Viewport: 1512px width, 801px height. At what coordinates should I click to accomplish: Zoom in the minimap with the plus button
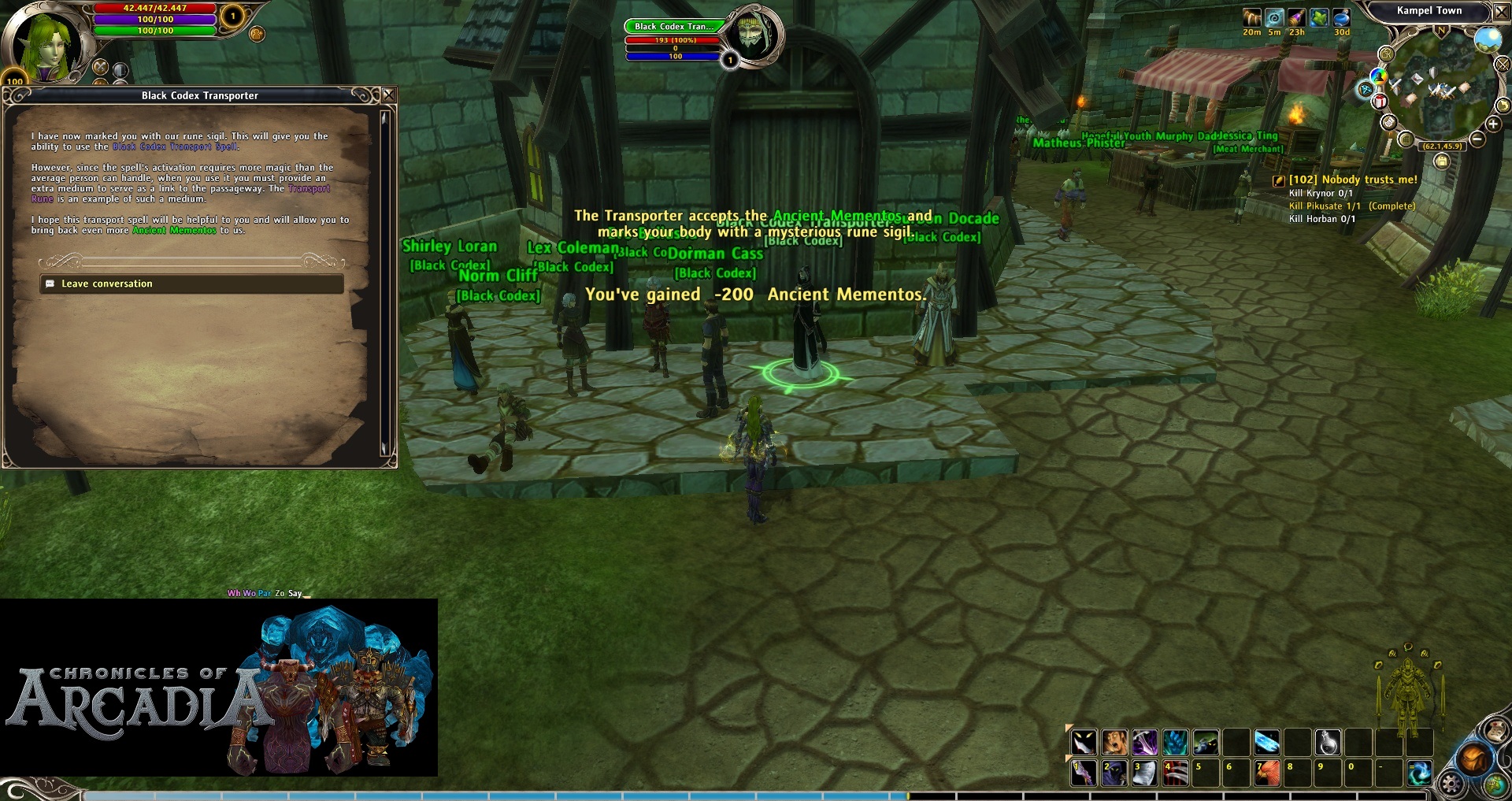[x=1493, y=124]
